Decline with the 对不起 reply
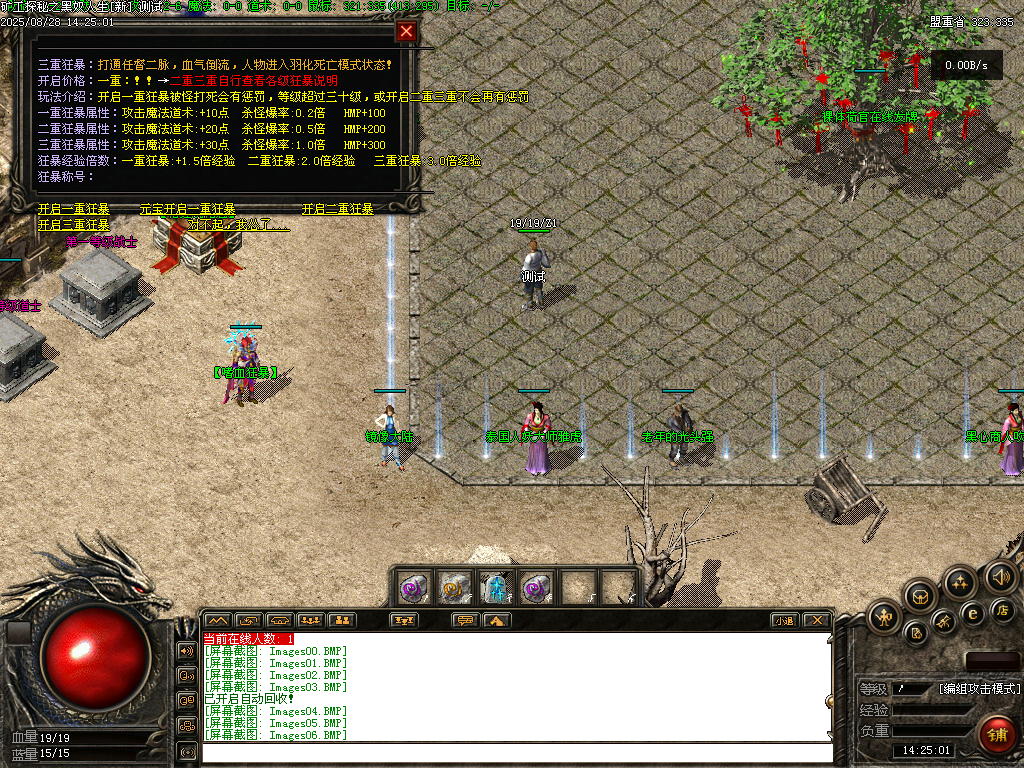This screenshot has width=1024, height=768. [238, 225]
